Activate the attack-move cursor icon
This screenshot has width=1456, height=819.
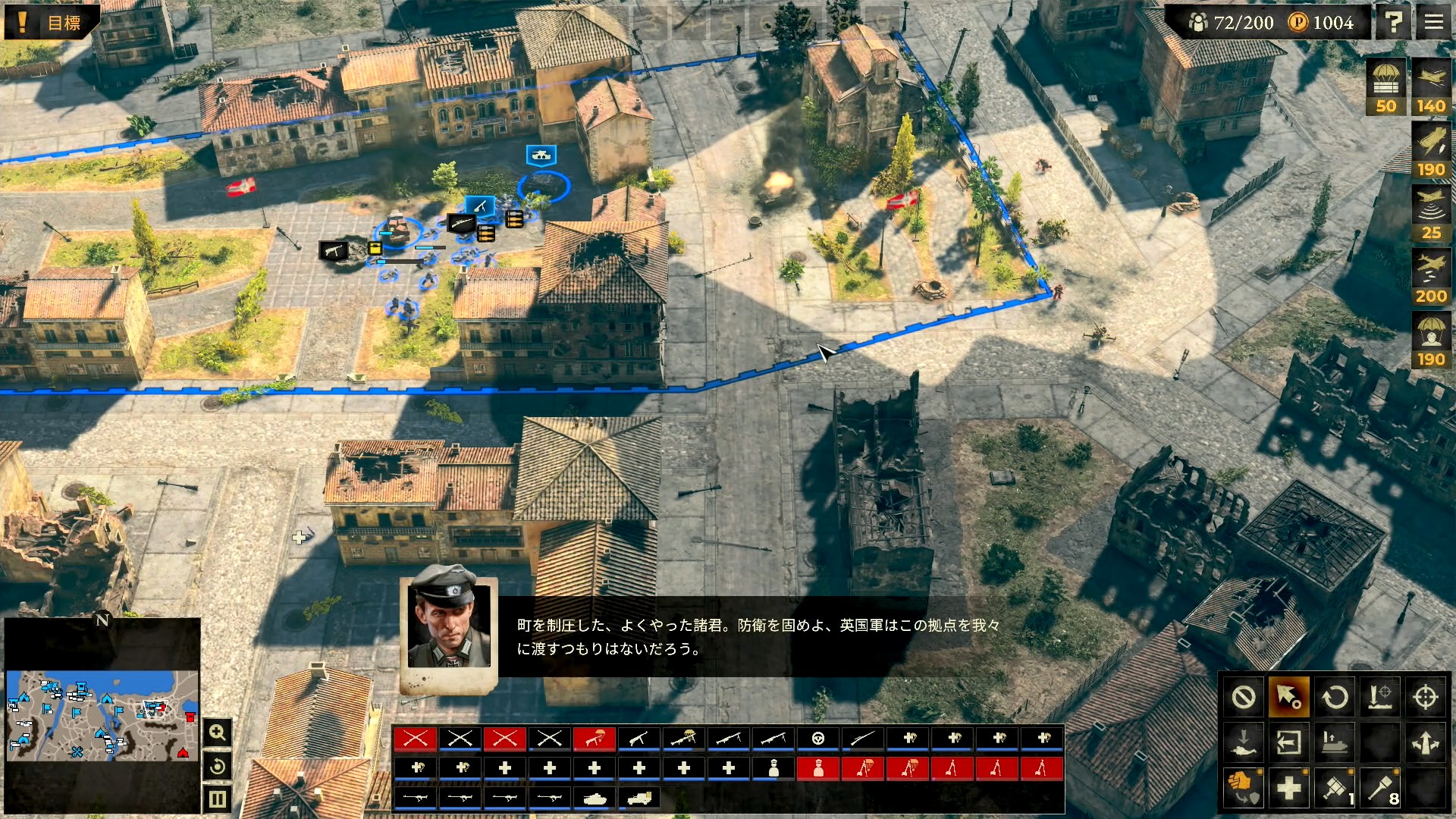click(x=1289, y=696)
